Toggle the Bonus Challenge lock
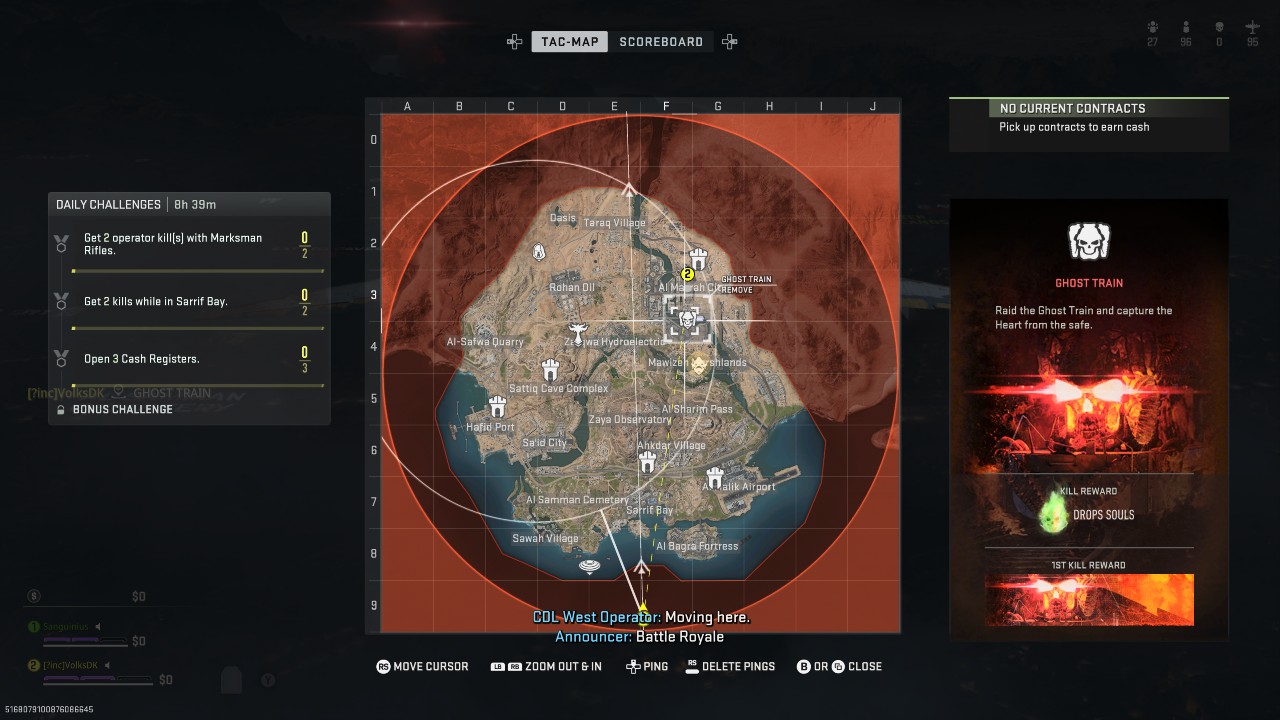The image size is (1280, 720). click(59, 409)
